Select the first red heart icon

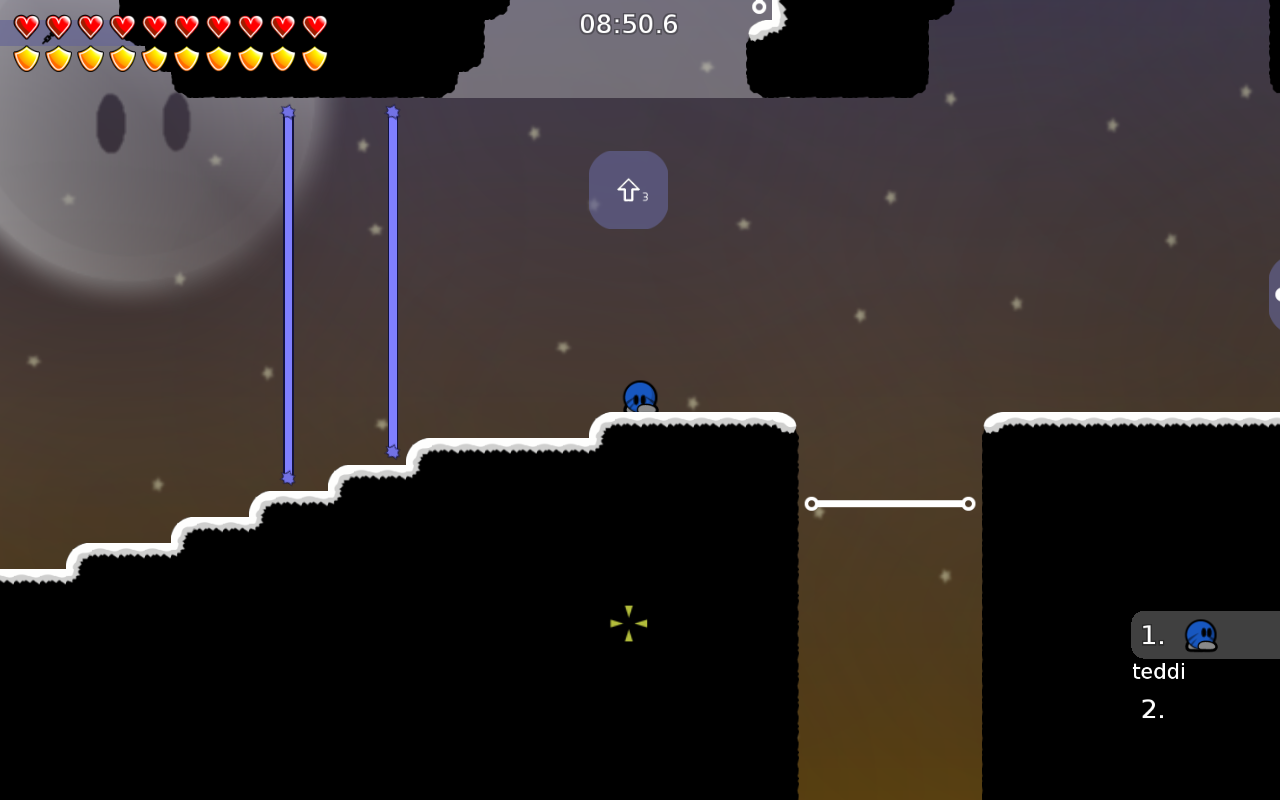27,27
